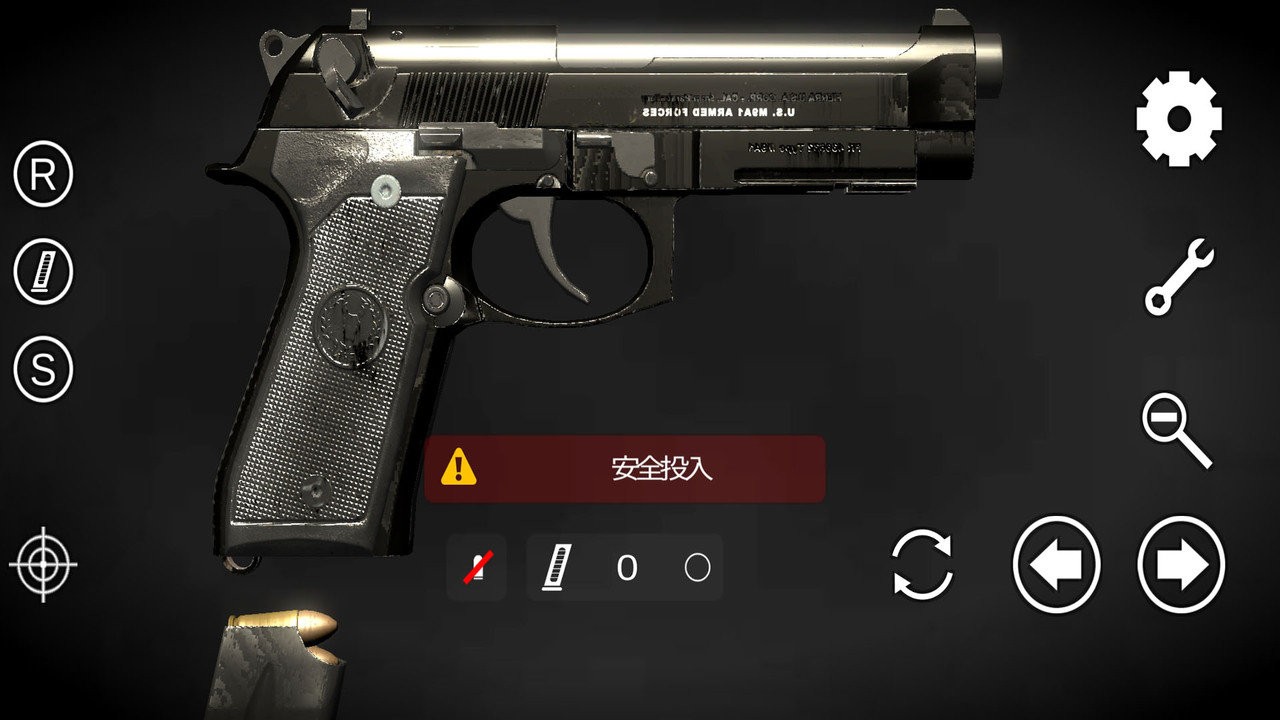This screenshot has width=1280, height=720.
Task: Switch to next weapon with right arrow
Action: pyautogui.click(x=1181, y=566)
